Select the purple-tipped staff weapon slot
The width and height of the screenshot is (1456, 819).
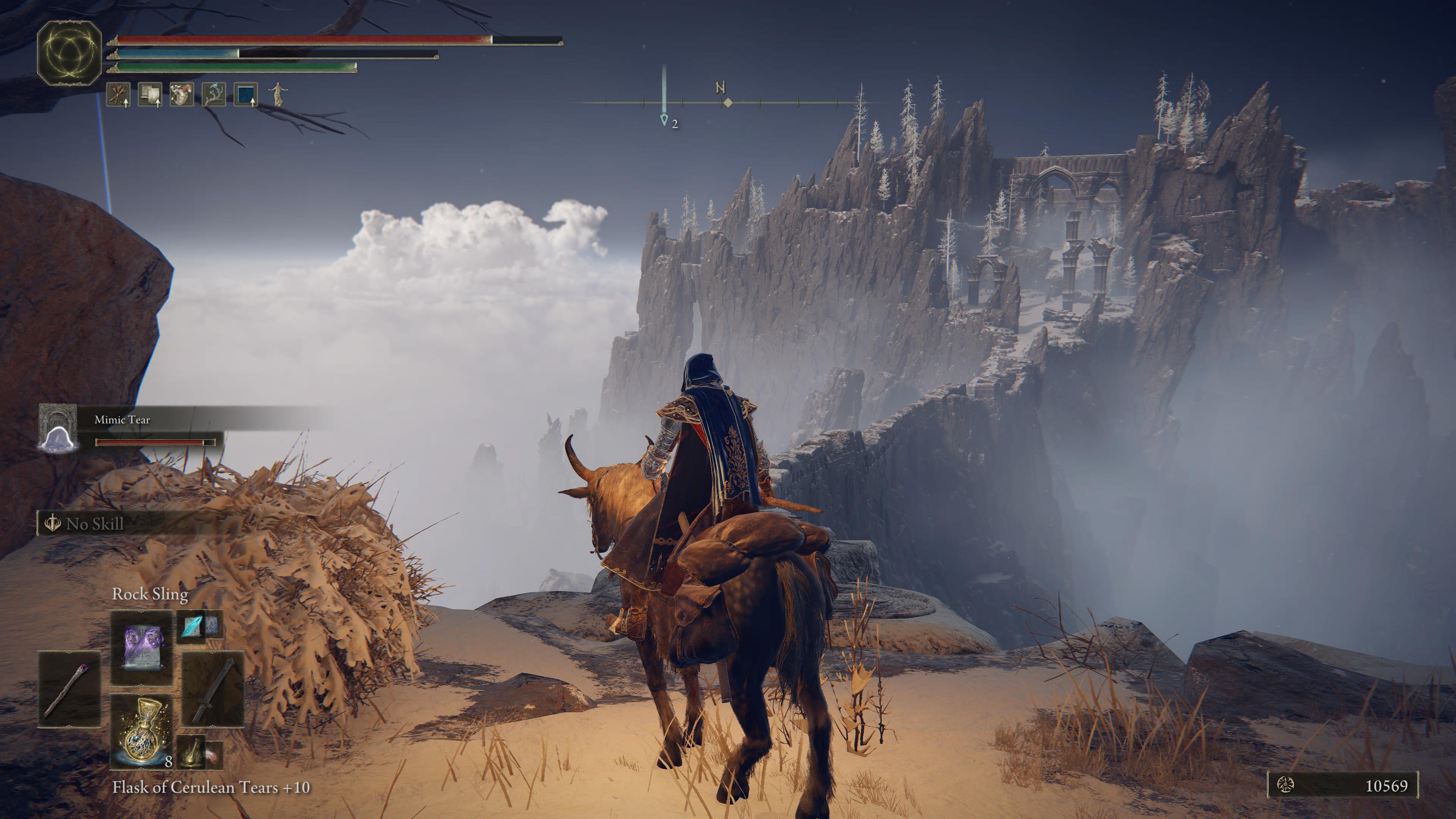69,689
